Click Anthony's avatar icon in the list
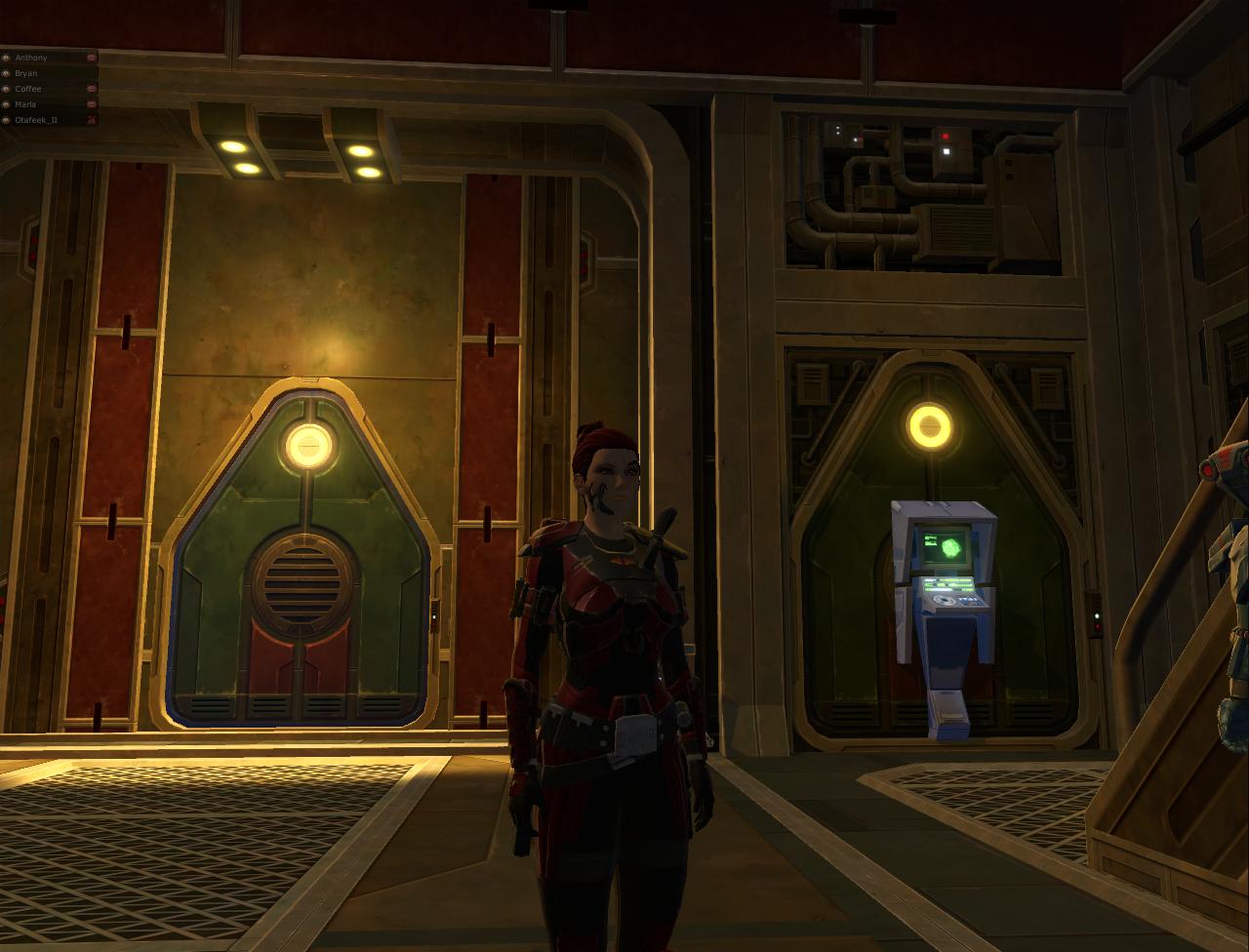Image resolution: width=1249 pixels, height=952 pixels. (x=7, y=58)
